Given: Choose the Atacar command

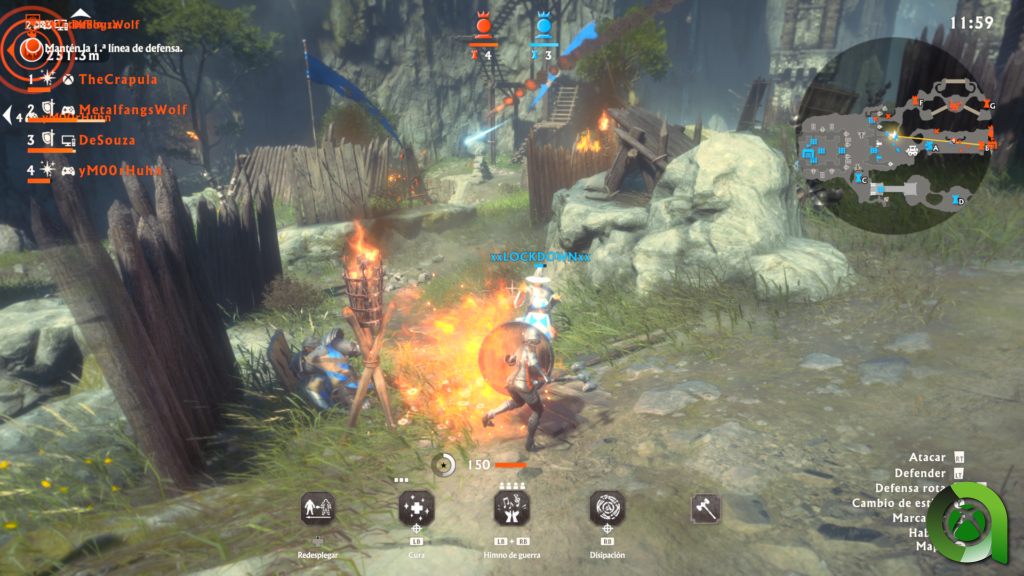Looking at the screenshot, I should [927, 457].
